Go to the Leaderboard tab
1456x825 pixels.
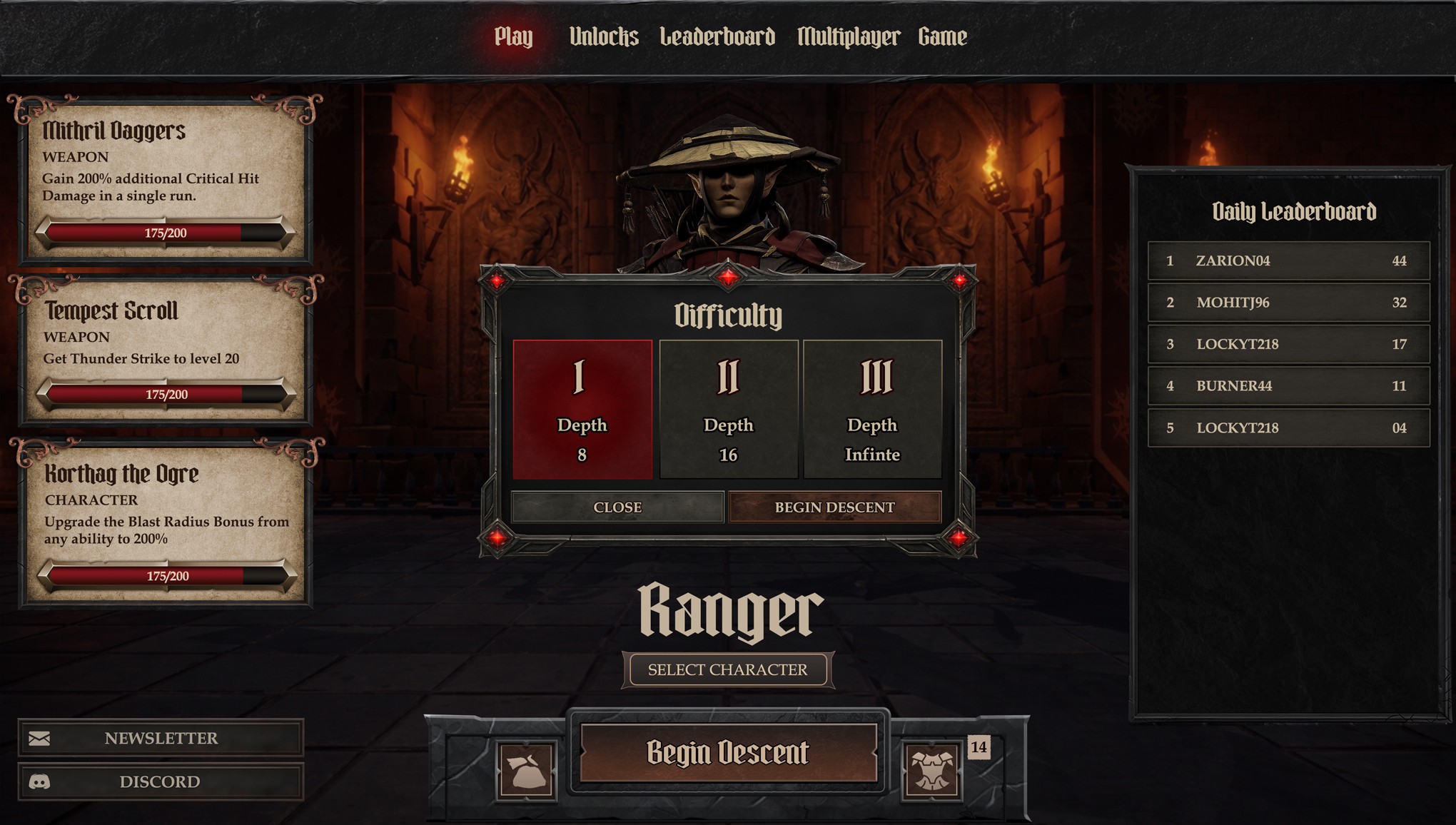point(717,37)
